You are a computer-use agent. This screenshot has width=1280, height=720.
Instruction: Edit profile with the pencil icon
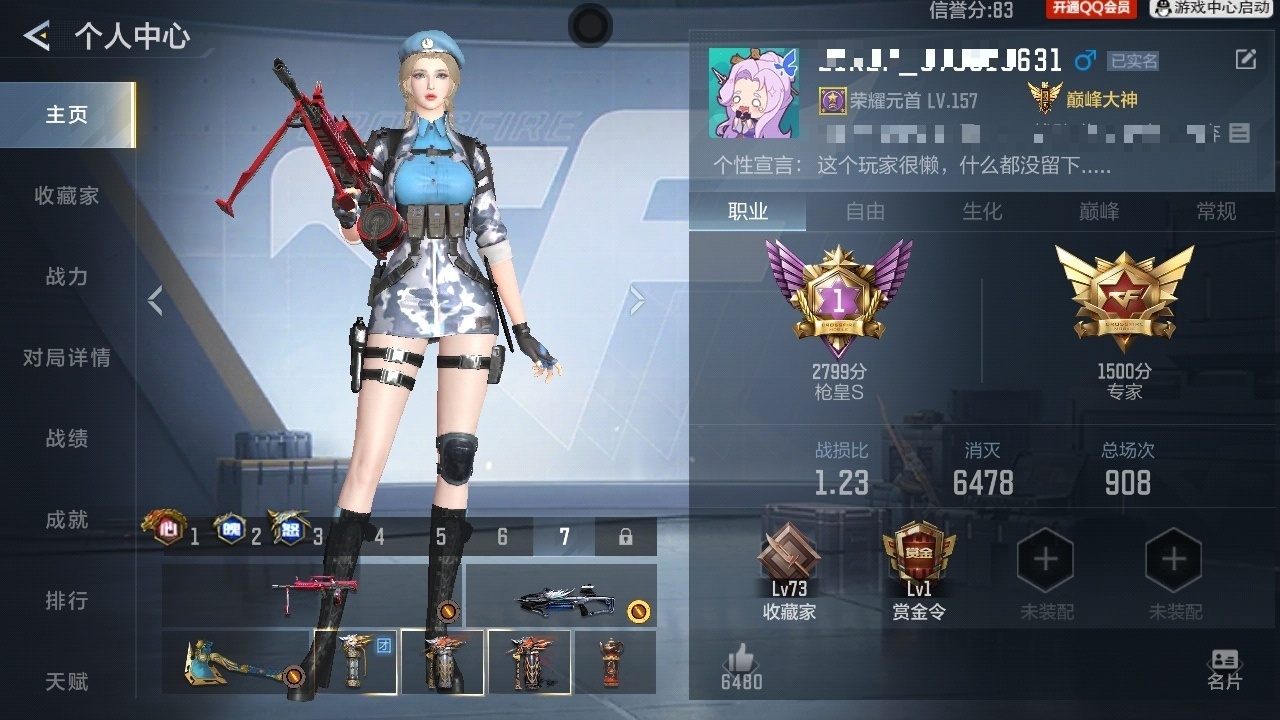point(1245,60)
